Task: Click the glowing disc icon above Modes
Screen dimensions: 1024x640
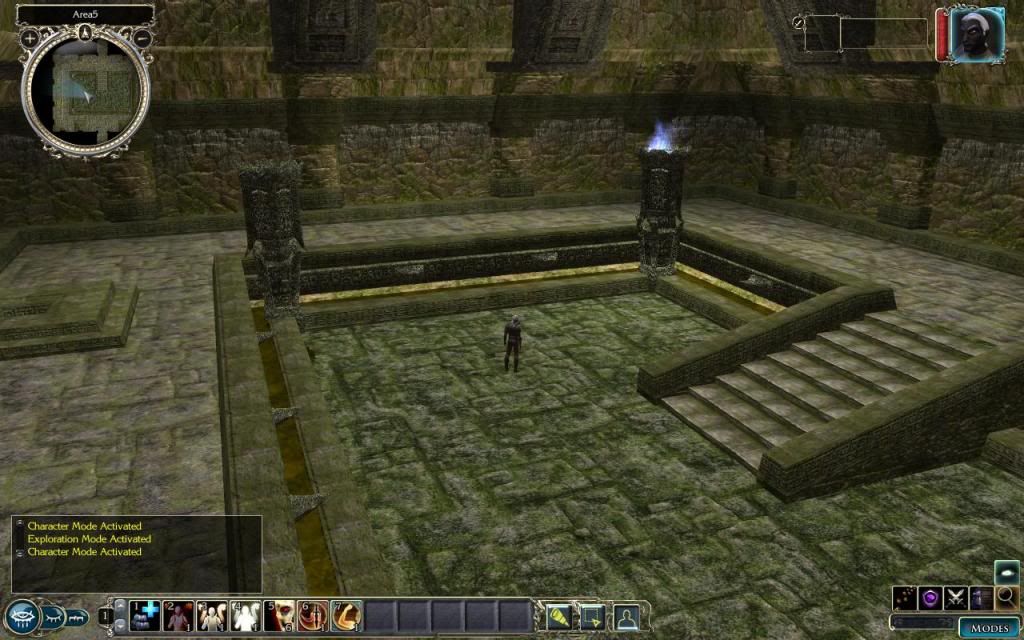Action: [x=1006, y=573]
